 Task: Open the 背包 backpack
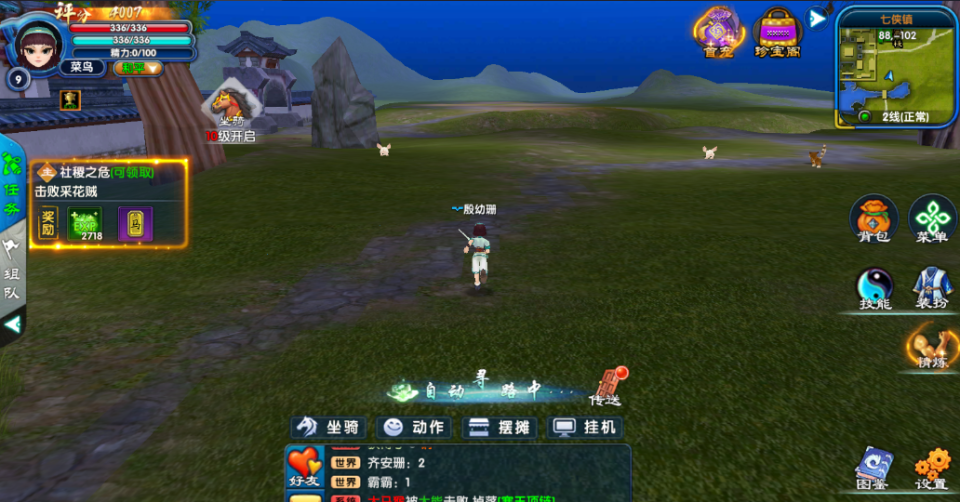[873, 220]
